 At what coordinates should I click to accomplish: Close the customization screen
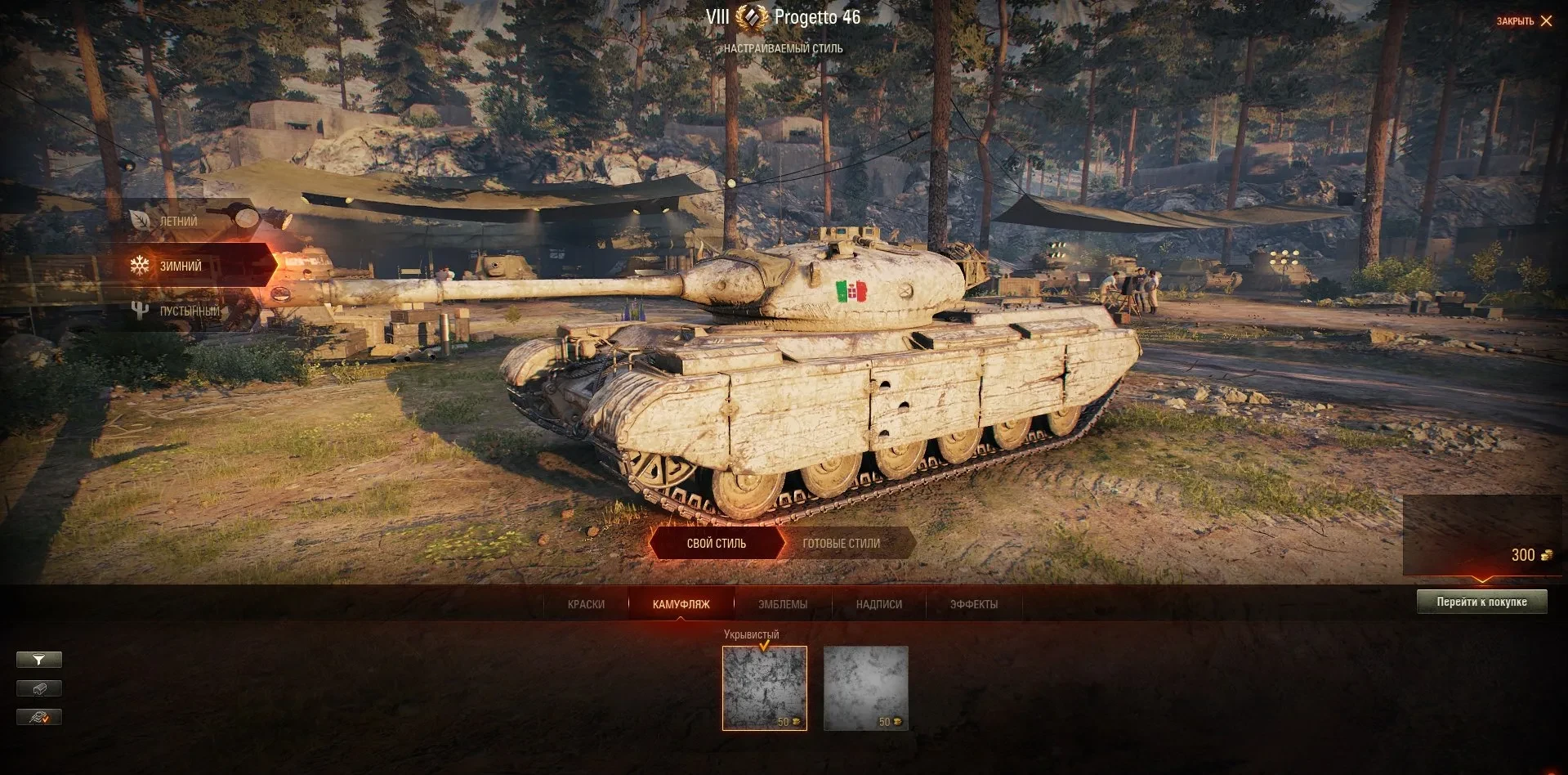[1524, 21]
